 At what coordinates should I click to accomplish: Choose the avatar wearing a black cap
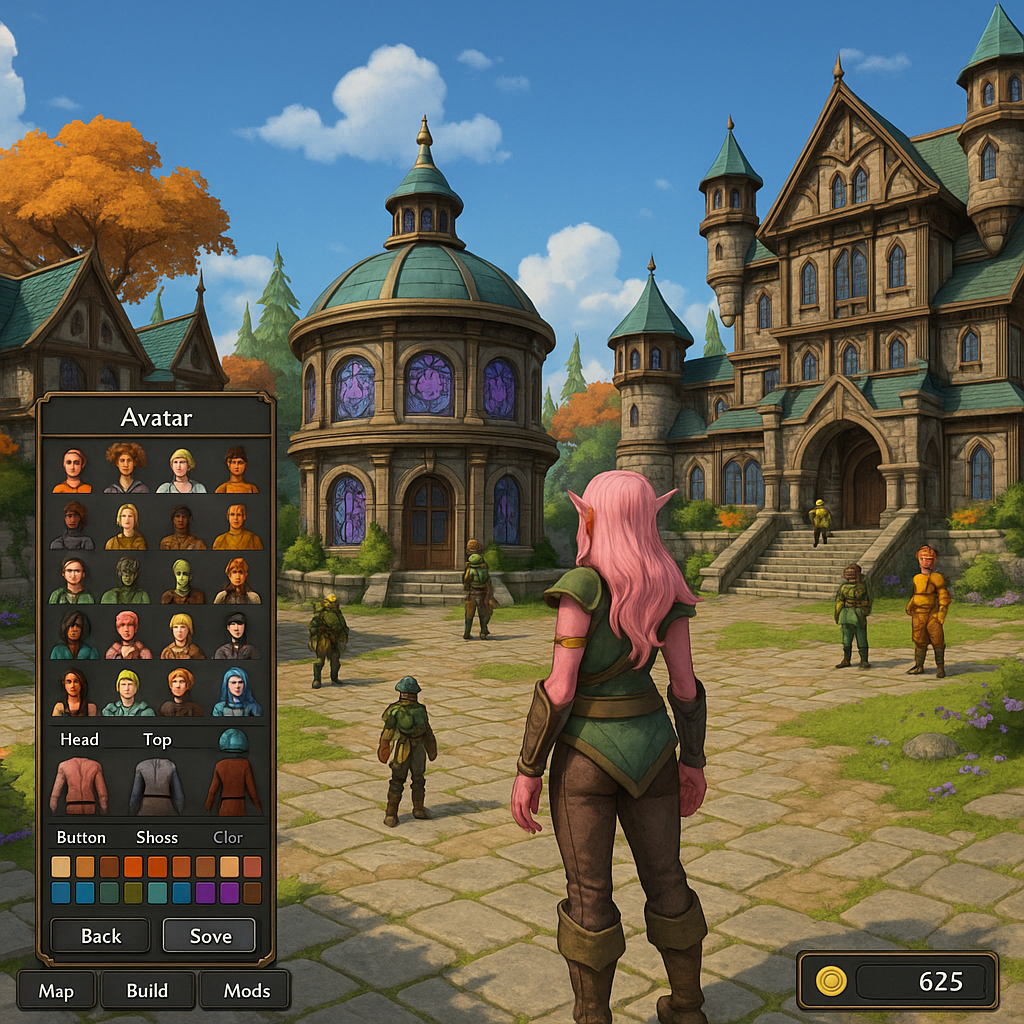click(237, 636)
